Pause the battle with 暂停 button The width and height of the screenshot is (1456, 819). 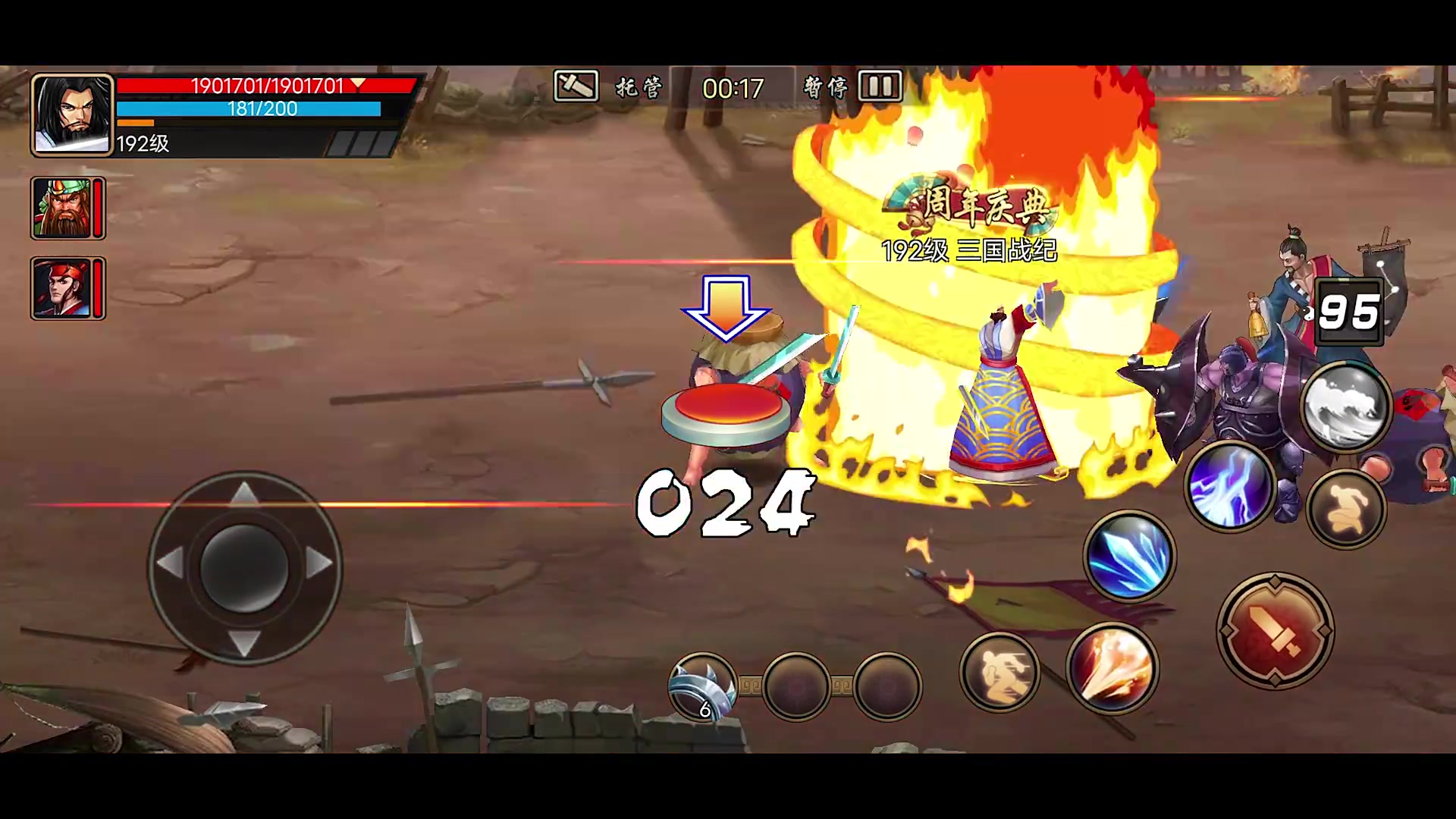pos(853,87)
